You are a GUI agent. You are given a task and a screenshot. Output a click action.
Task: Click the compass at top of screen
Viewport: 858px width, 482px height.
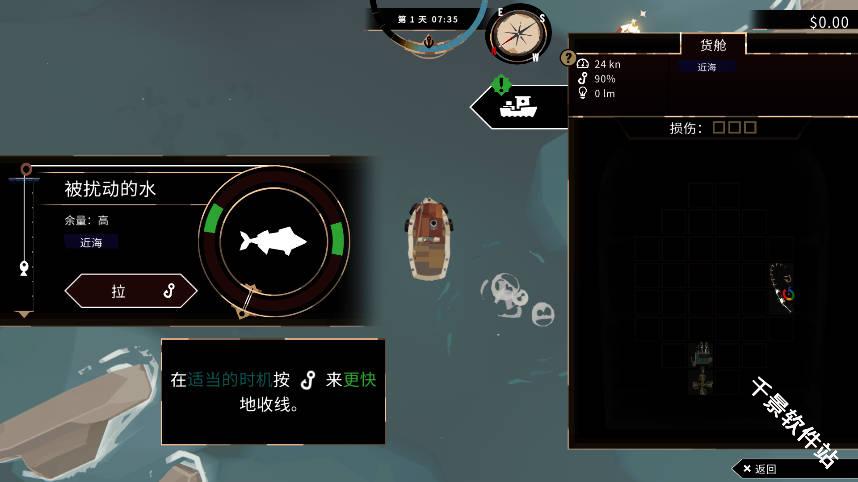(517, 35)
